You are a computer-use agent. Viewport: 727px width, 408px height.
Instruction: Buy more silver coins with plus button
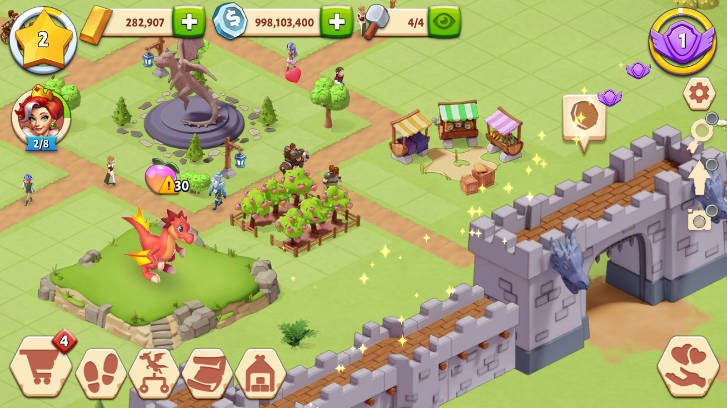336,20
